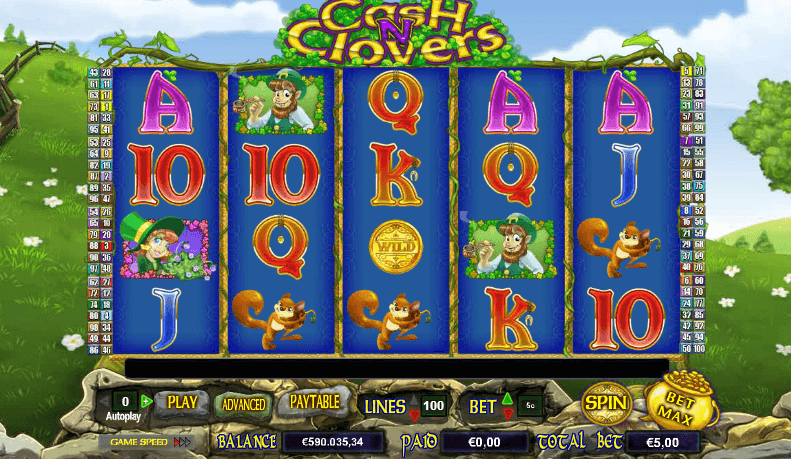Open the Advanced autoplay settings
This screenshot has width=791, height=459.
pos(243,404)
